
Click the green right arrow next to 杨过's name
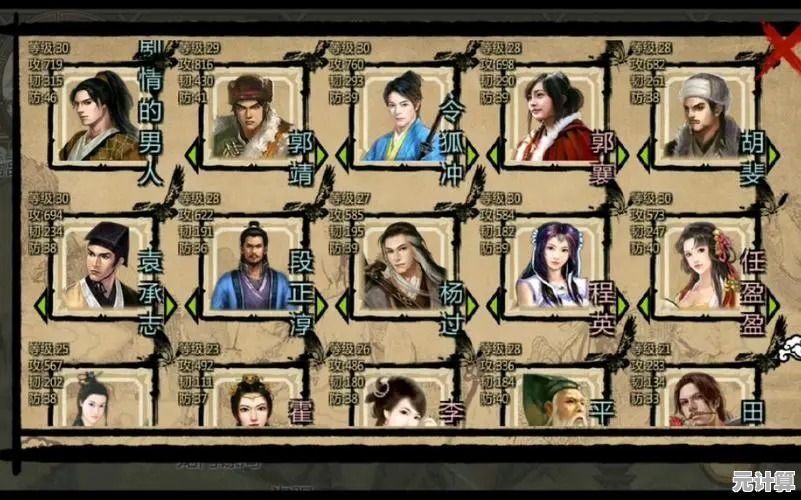[x=471, y=304]
